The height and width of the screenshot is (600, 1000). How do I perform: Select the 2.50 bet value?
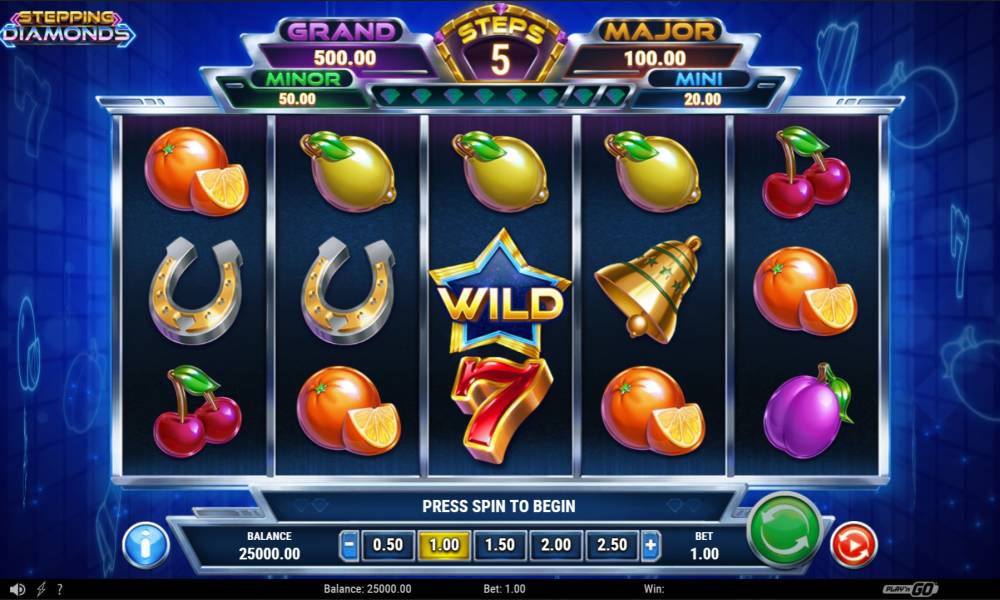click(611, 546)
